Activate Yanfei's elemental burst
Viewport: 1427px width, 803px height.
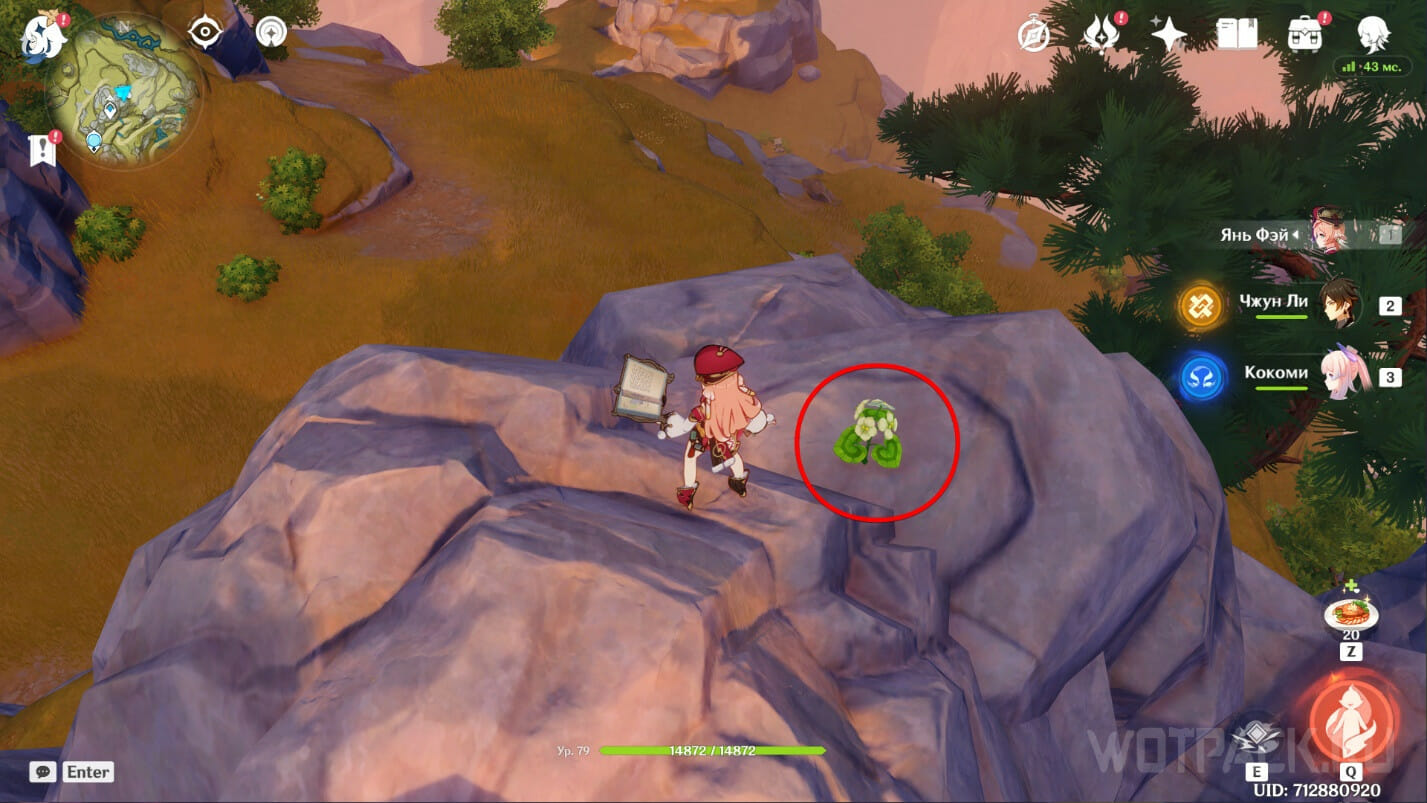(x=1351, y=720)
